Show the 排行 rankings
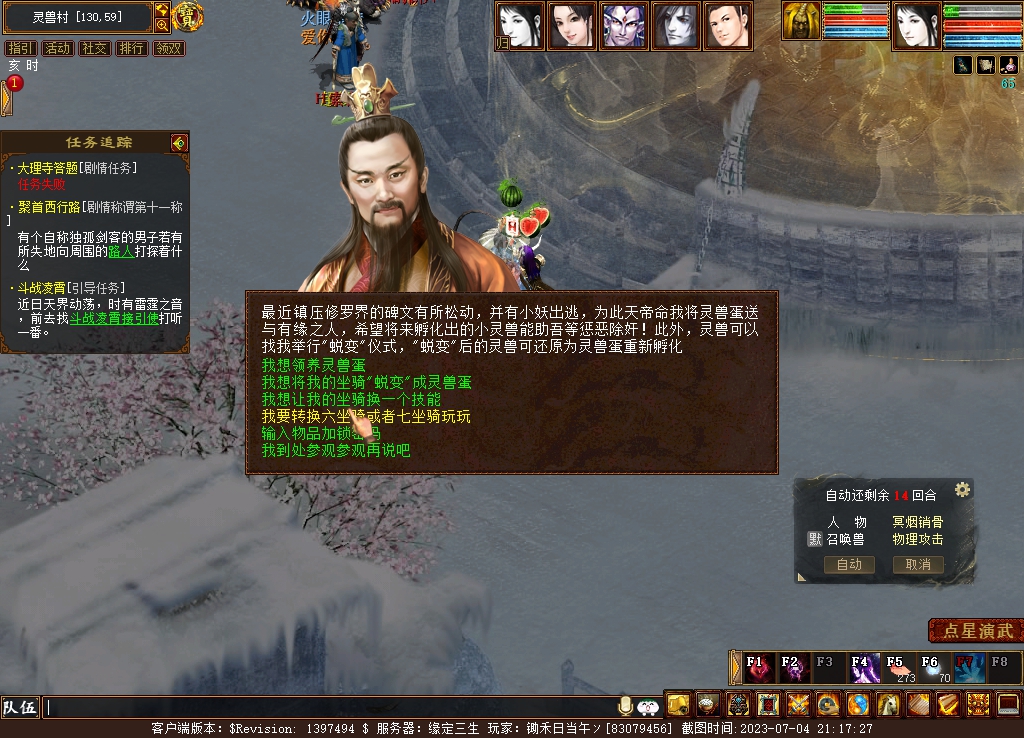 131,48
